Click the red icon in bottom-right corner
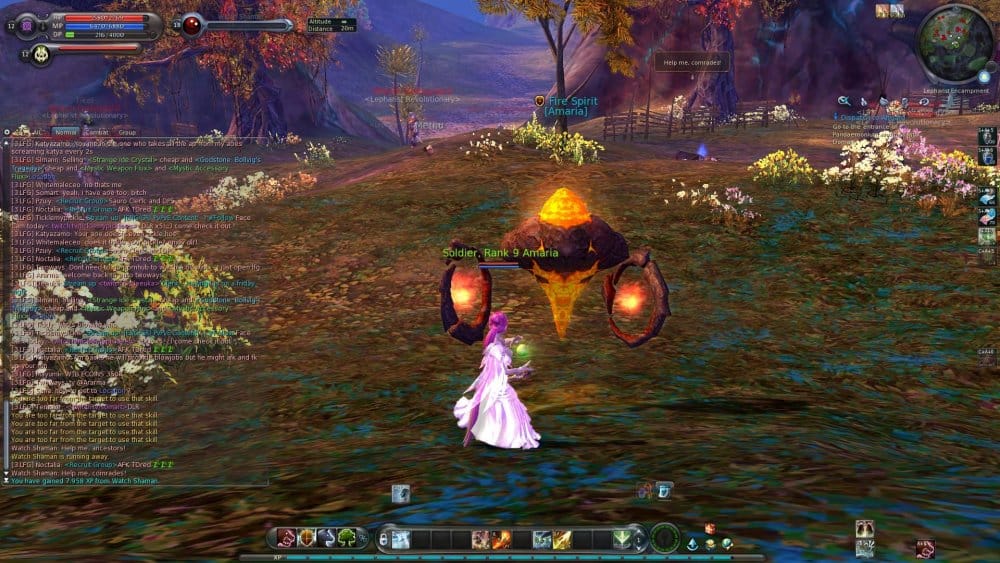Image resolution: width=1000 pixels, height=563 pixels. pyautogui.click(x=925, y=548)
